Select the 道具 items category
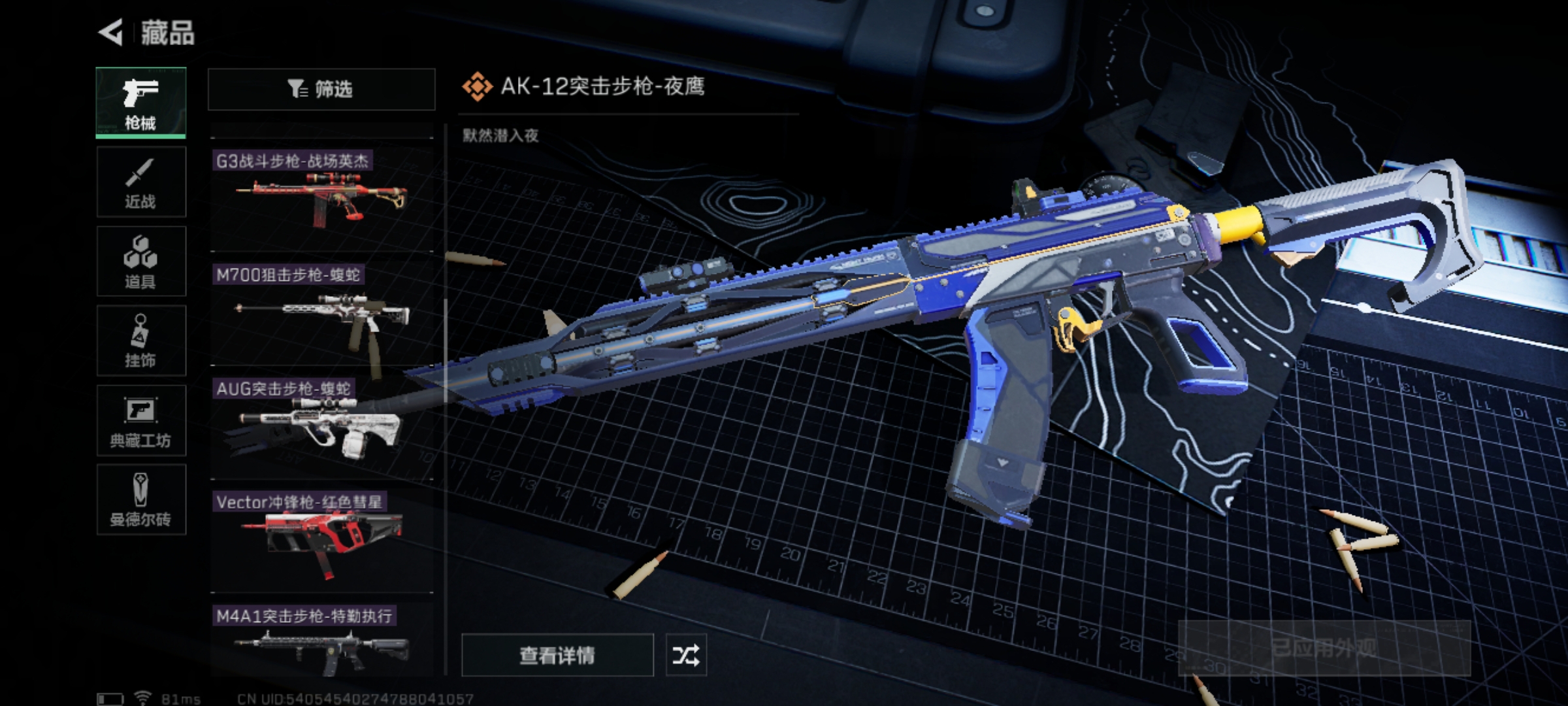Screen dimensions: 1568x706 (141, 261)
